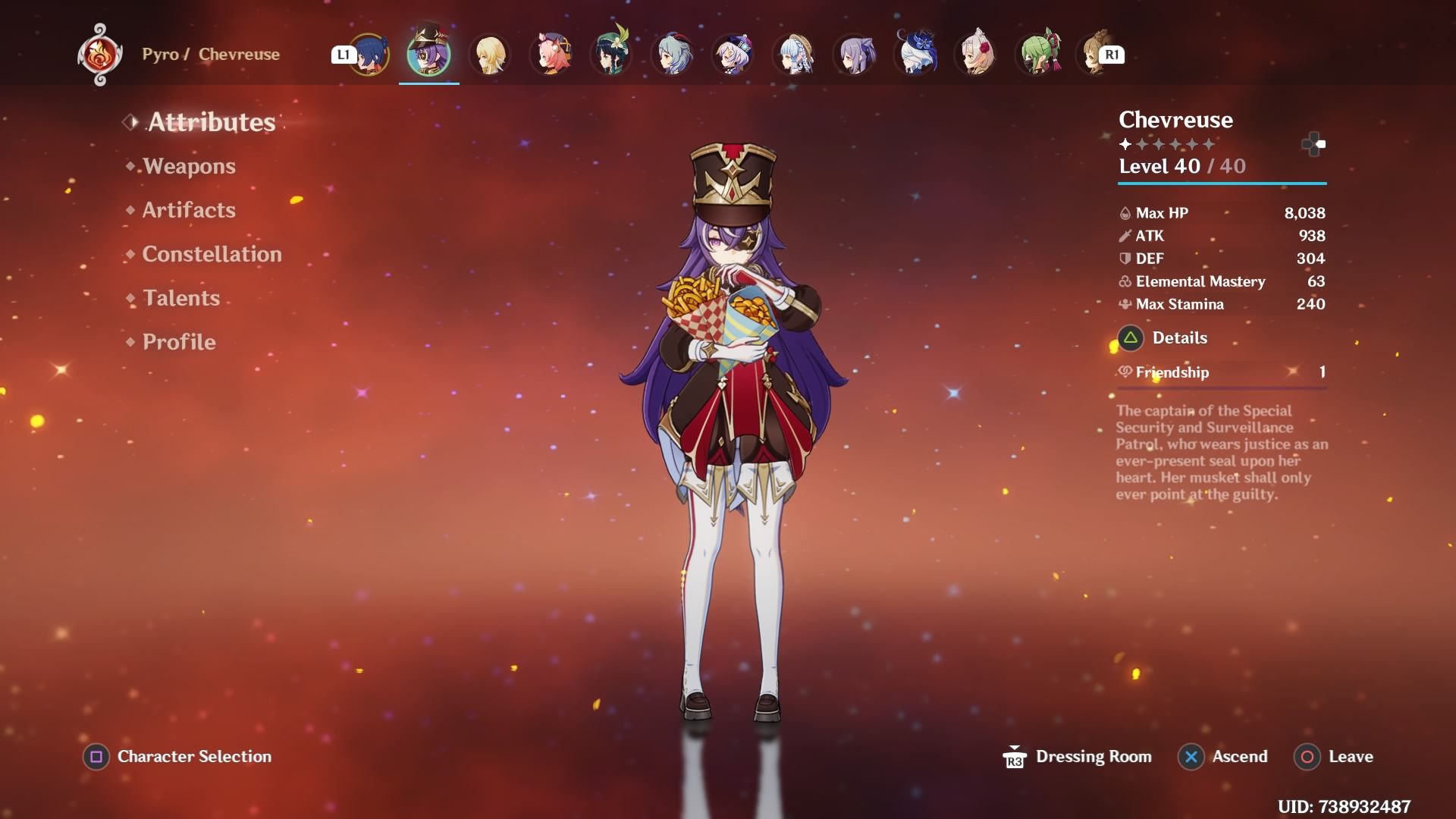Click Chevreuse's first star rating

[1124, 143]
